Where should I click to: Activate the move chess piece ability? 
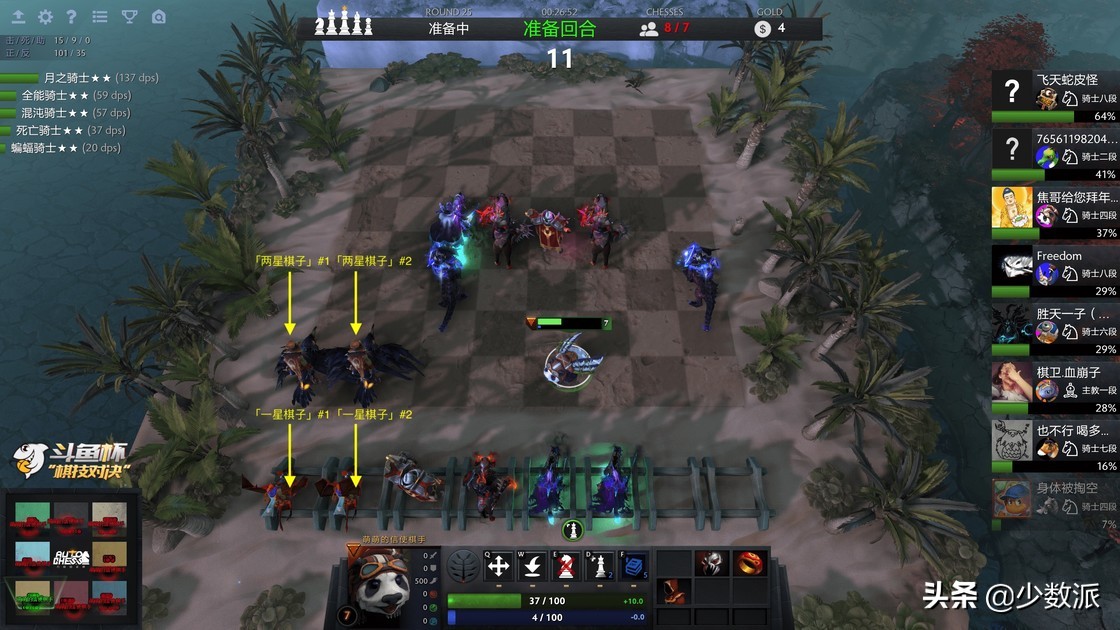[x=498, y=567]
